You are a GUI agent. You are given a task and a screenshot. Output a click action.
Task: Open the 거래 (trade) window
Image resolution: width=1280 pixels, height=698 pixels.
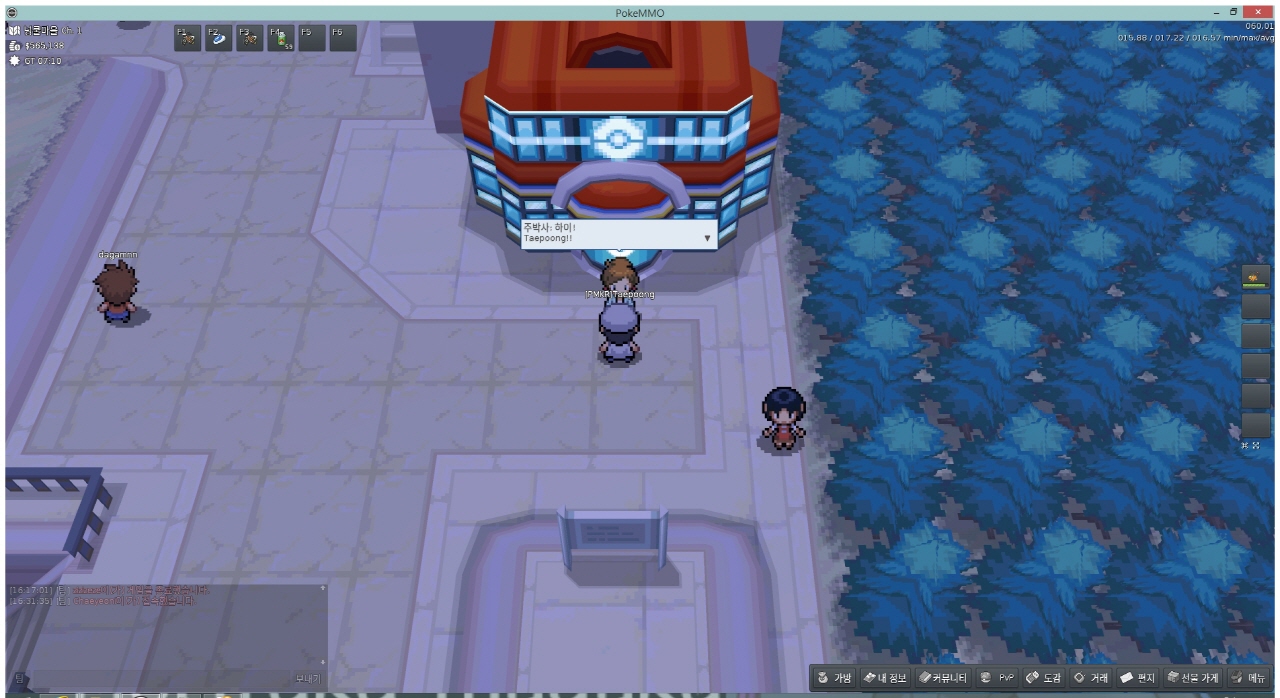[1091, 678]
